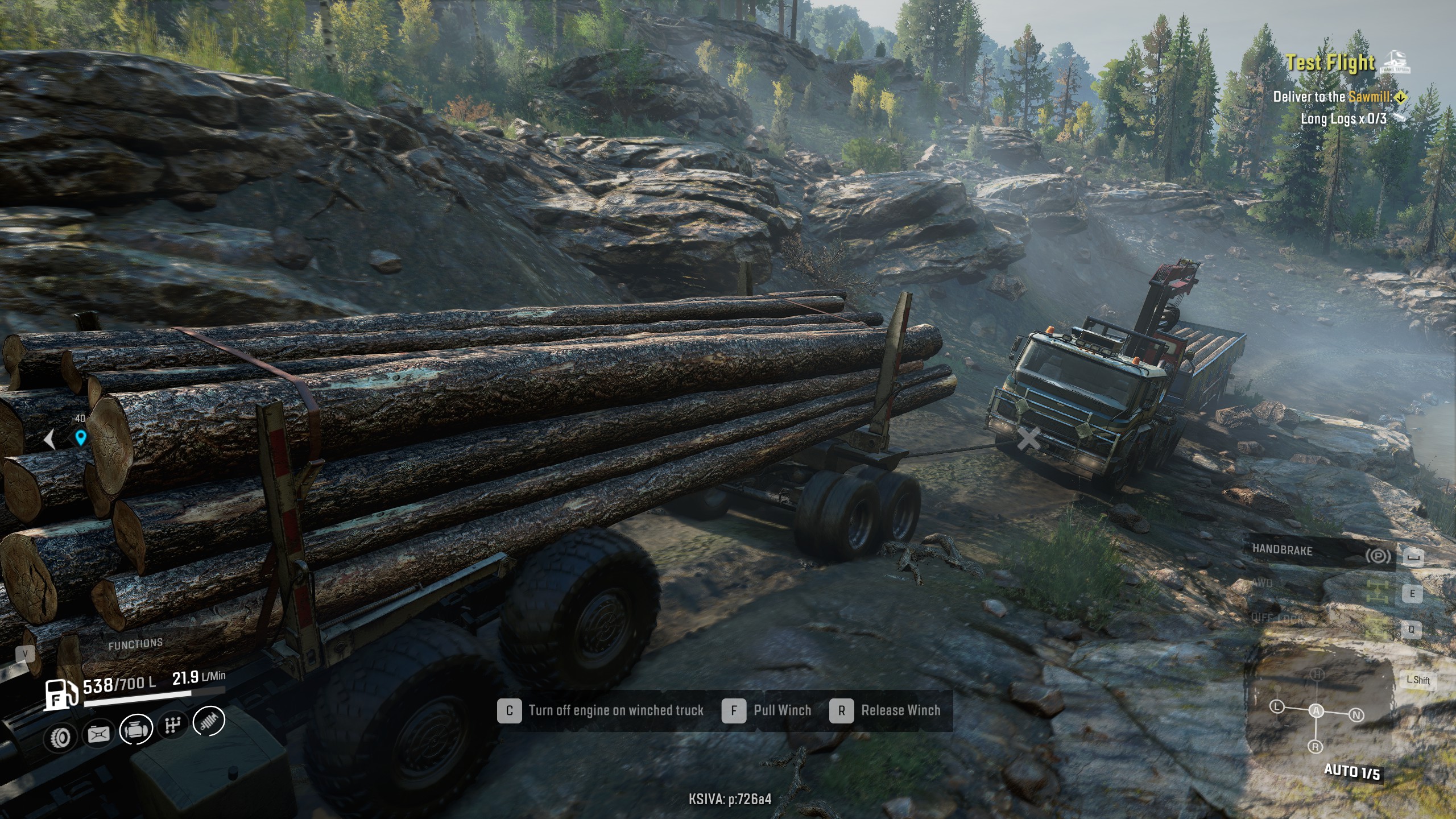Click the winch attachment X marker

[1028, 439]
